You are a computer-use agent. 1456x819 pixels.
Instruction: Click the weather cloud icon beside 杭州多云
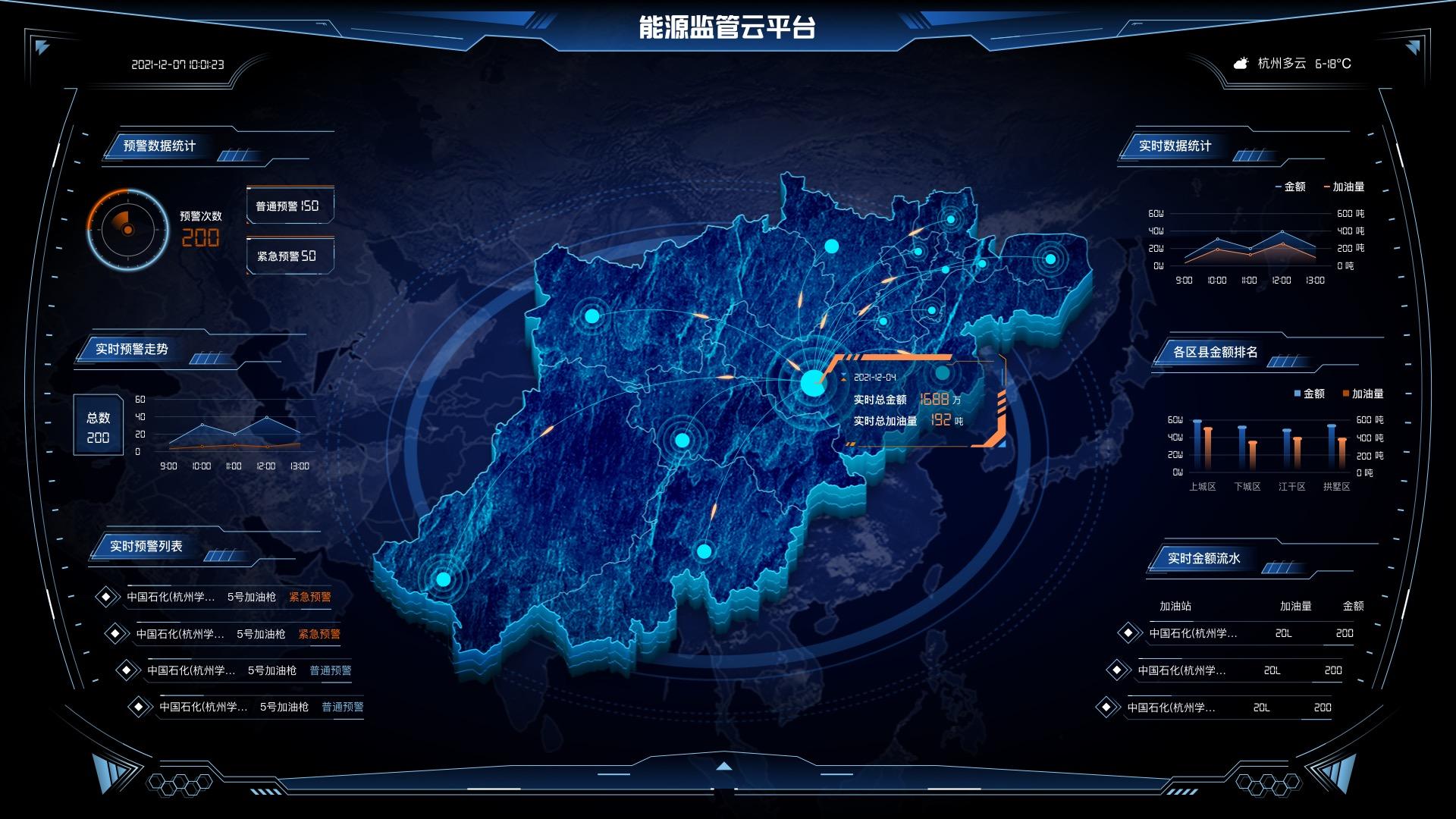(1241, 64)
